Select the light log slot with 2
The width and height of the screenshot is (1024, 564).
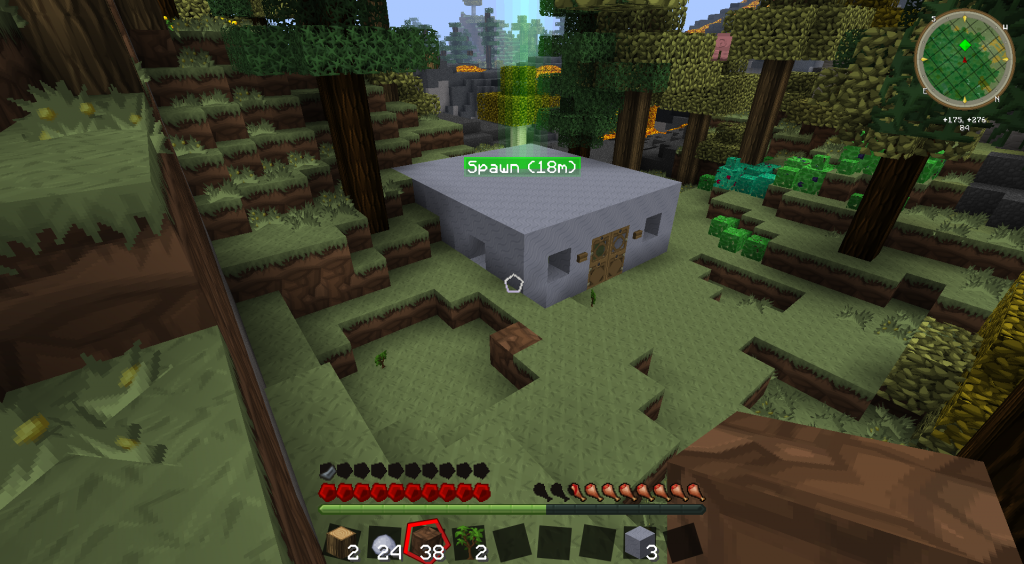click(342, 543)
